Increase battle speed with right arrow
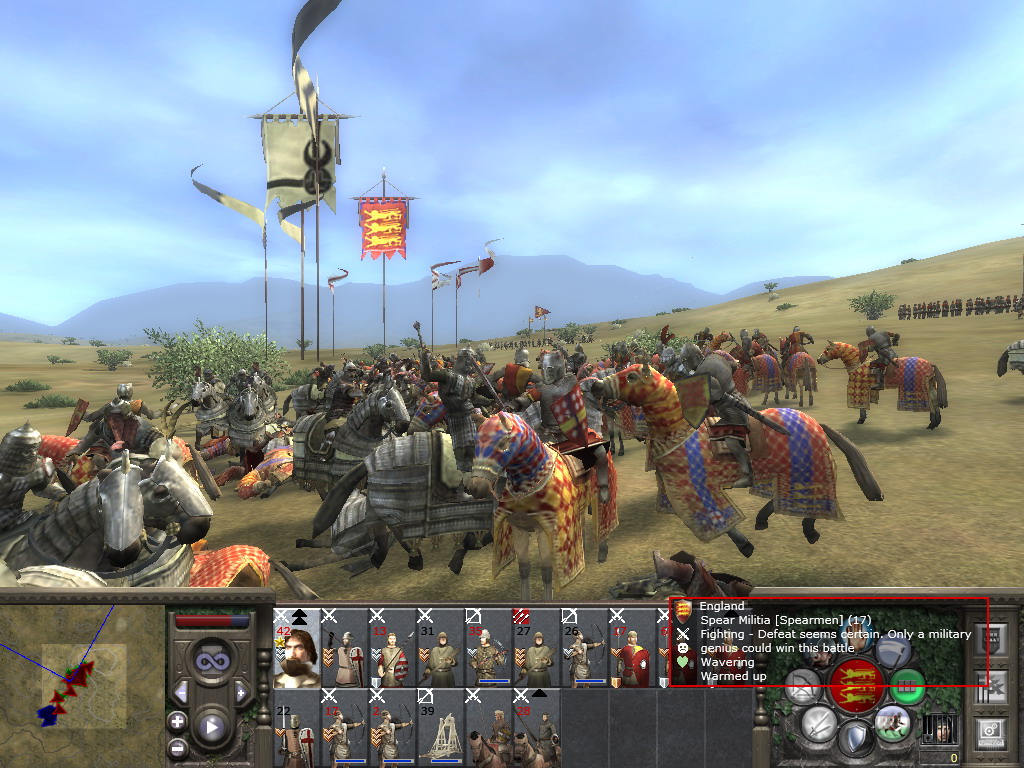 (242, 692)
